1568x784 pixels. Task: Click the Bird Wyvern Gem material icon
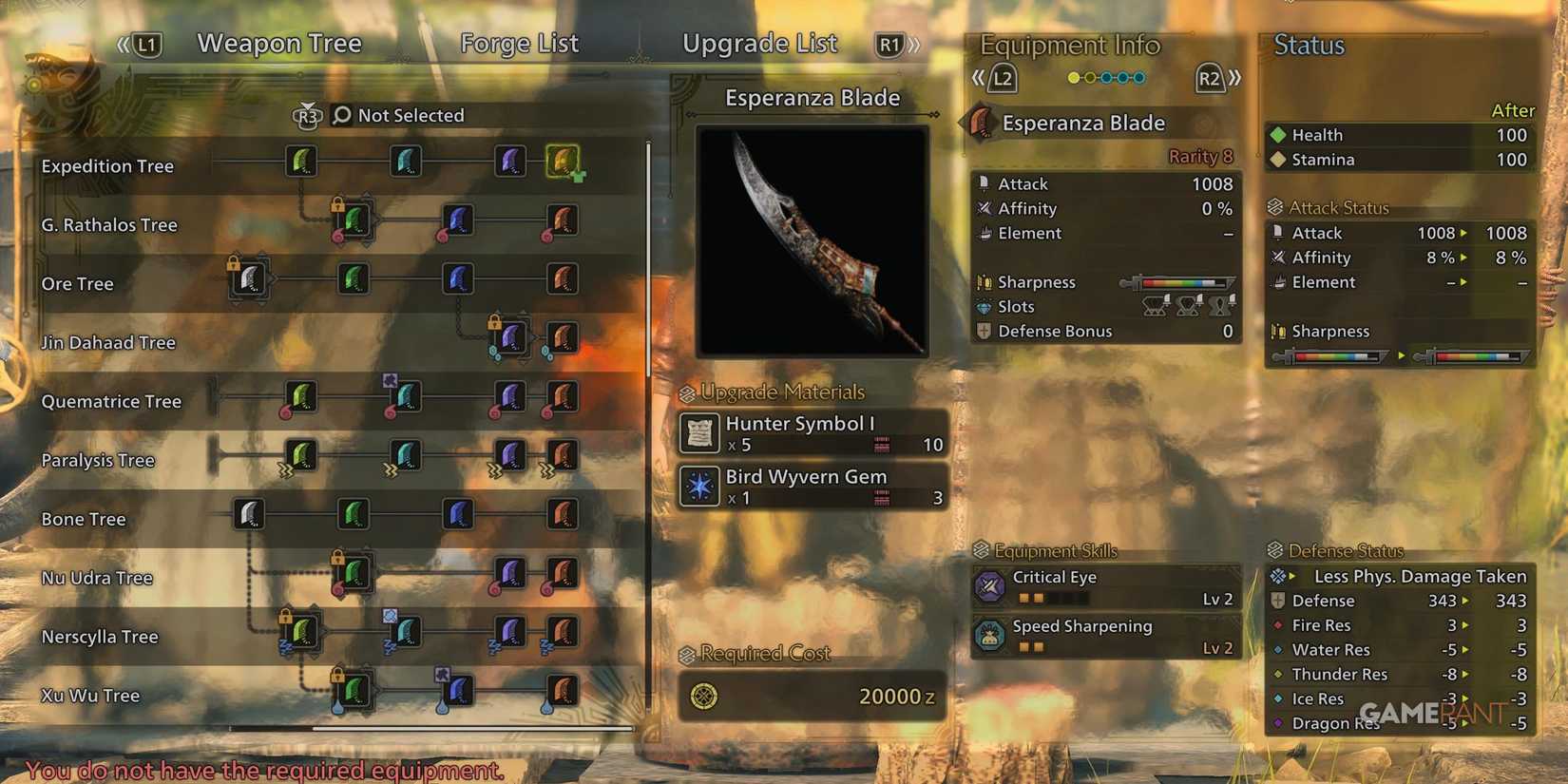(700, 487)
